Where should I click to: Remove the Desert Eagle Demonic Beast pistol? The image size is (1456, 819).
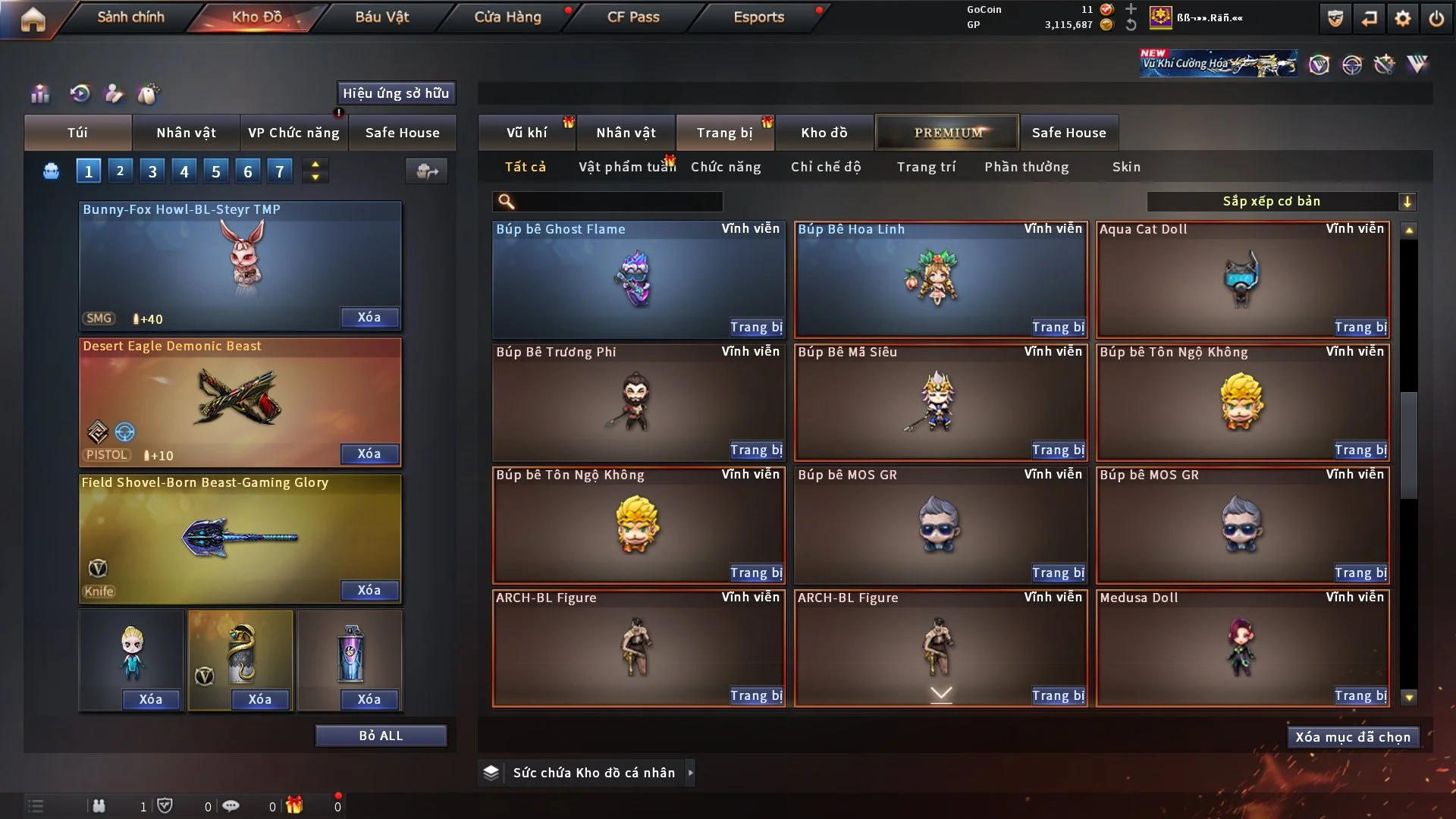(x=369, y=454)
